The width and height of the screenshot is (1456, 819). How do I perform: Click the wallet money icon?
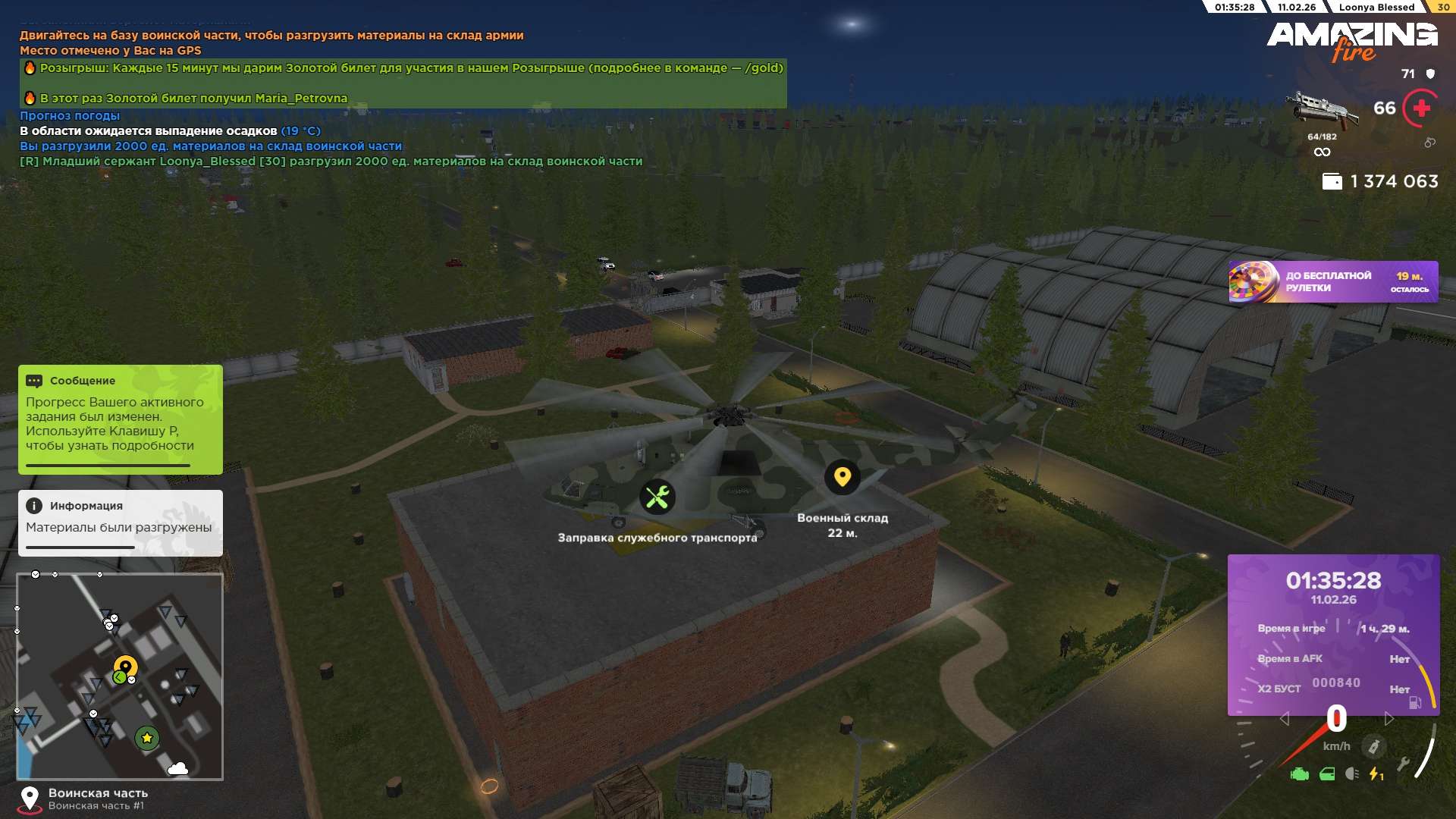1332,182
